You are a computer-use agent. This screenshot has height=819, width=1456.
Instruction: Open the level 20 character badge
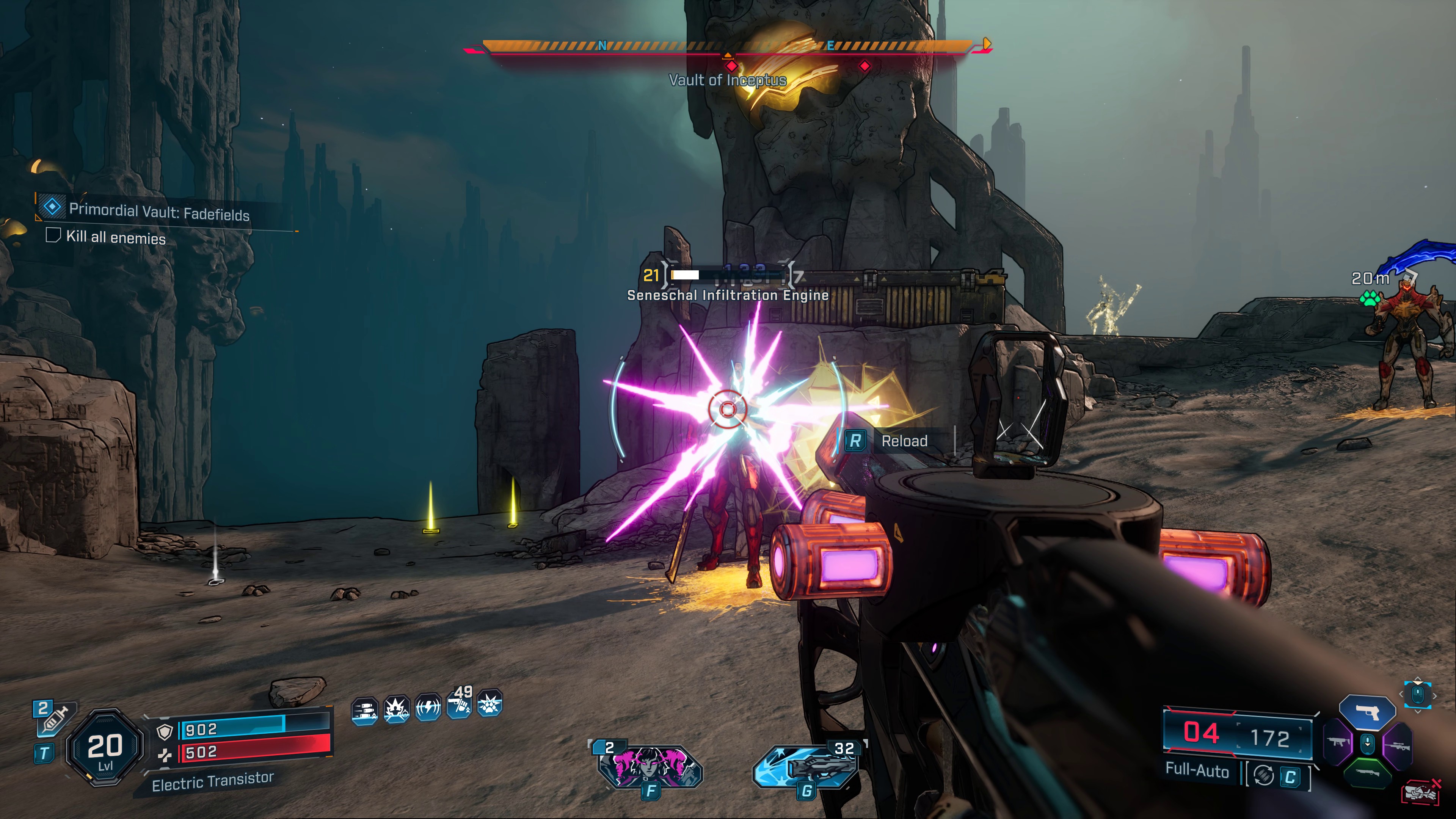(105, 747)
